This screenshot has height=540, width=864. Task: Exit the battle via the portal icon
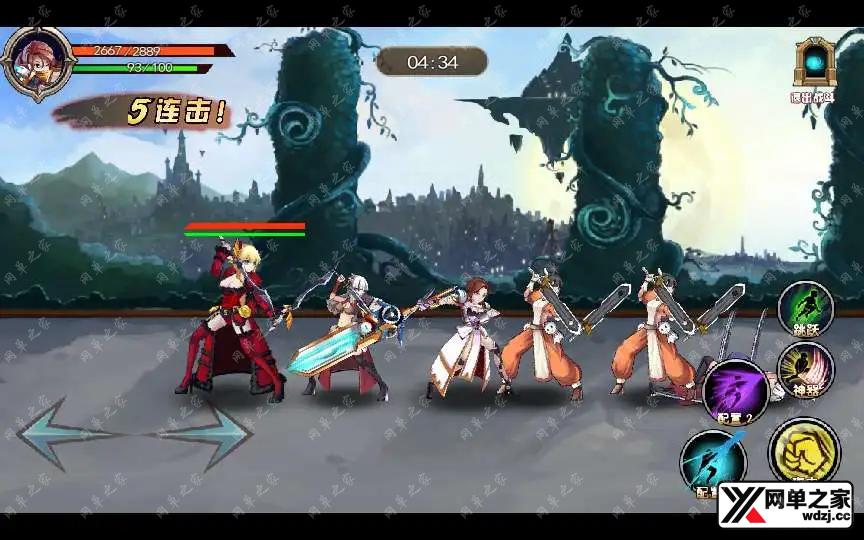click(815, 64)
